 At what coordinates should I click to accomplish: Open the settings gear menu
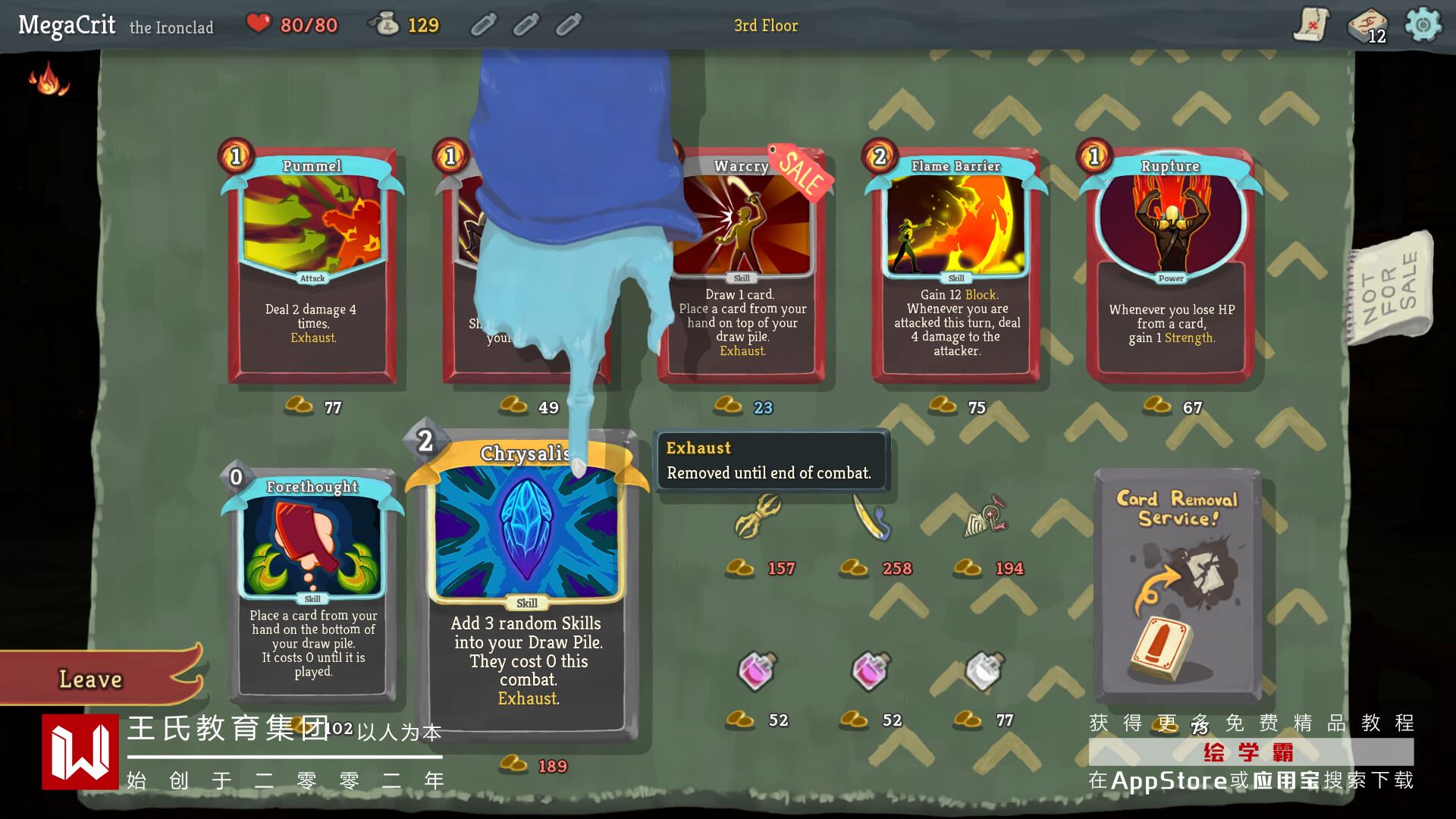point(1423,25)
